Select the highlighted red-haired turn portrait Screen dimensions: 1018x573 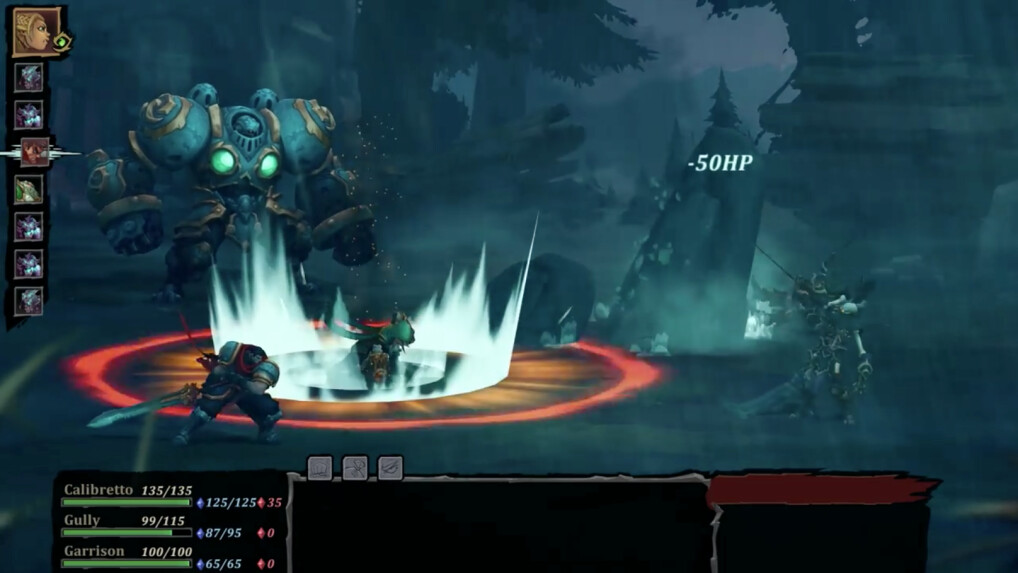point(35,152)
